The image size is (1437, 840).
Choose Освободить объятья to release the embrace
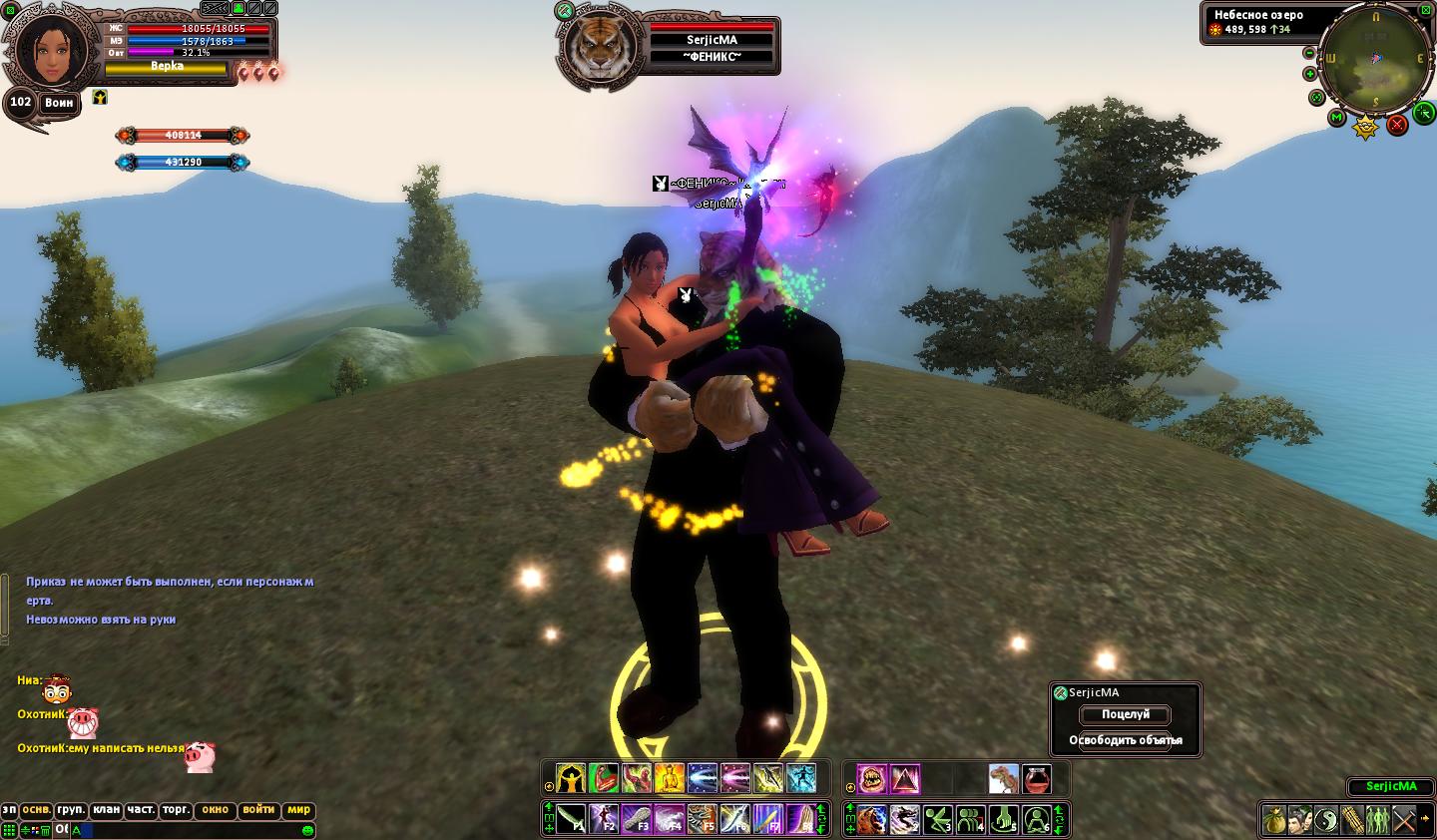click(x=1125, y=740)
